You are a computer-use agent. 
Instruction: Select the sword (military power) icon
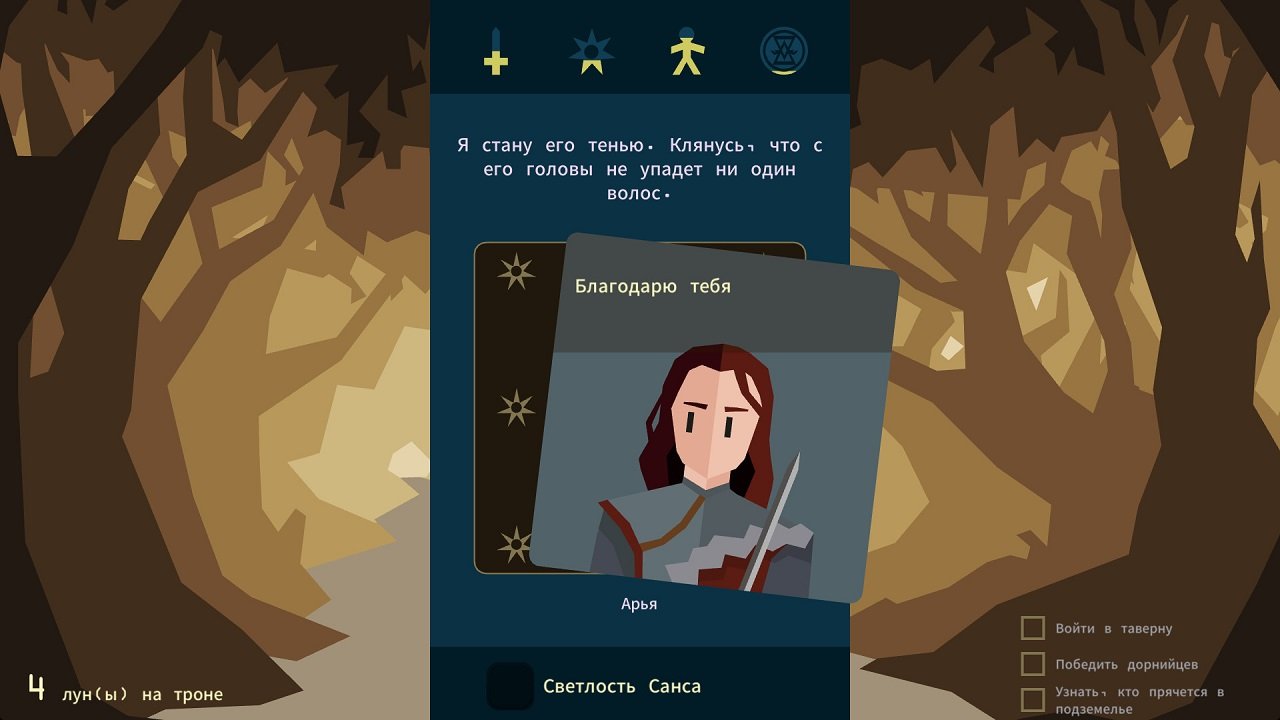coord(495,52)
